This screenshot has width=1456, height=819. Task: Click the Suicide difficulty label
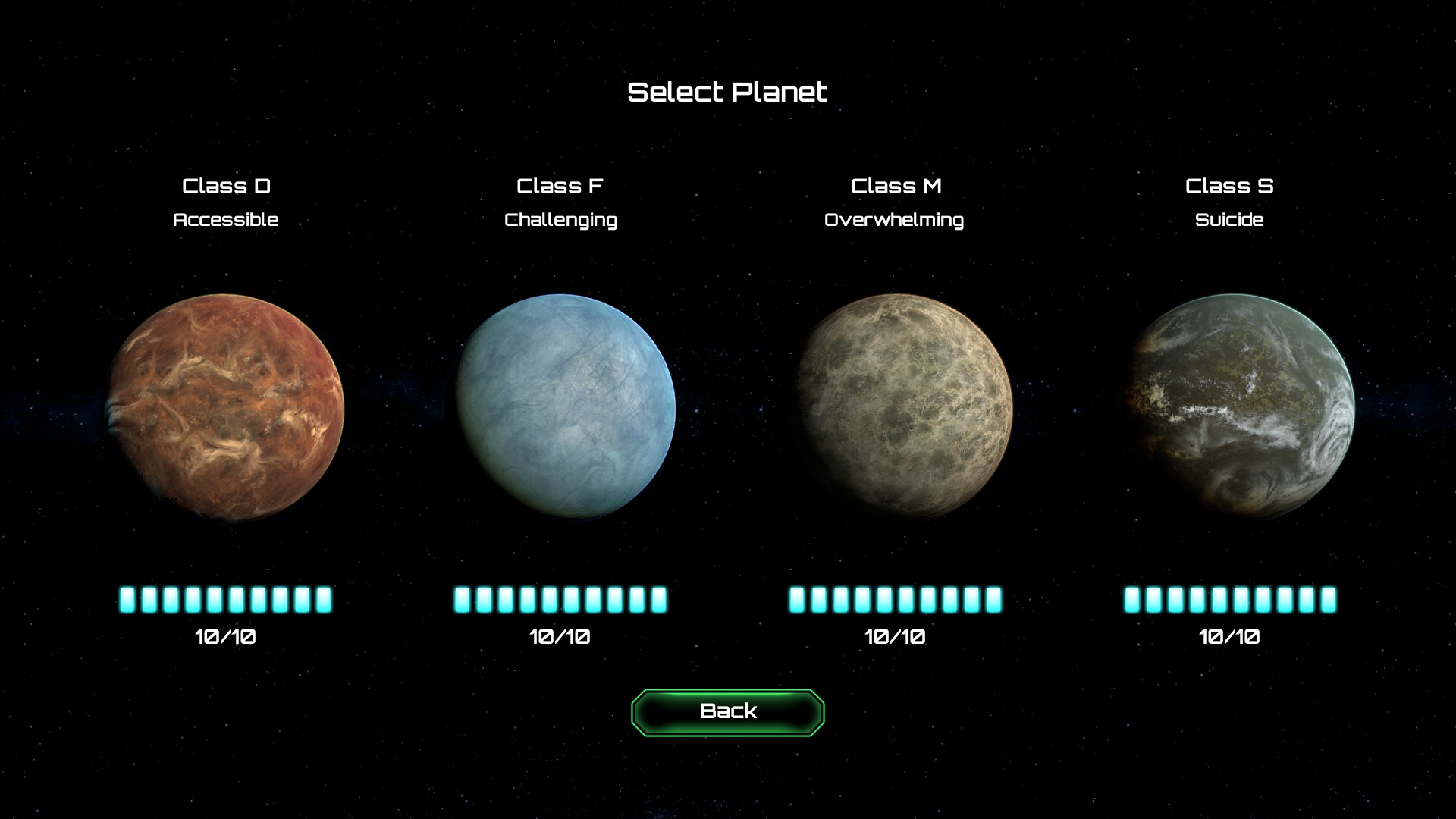pos(1229,220)
